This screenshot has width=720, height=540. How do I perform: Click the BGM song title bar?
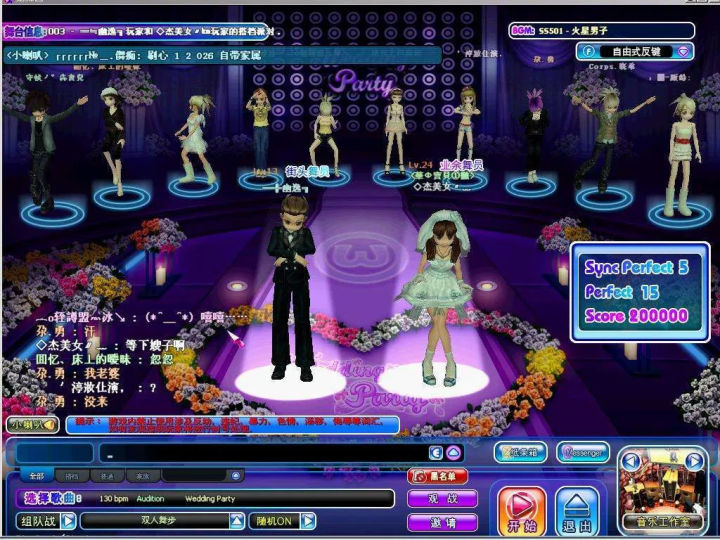point(600,31)
